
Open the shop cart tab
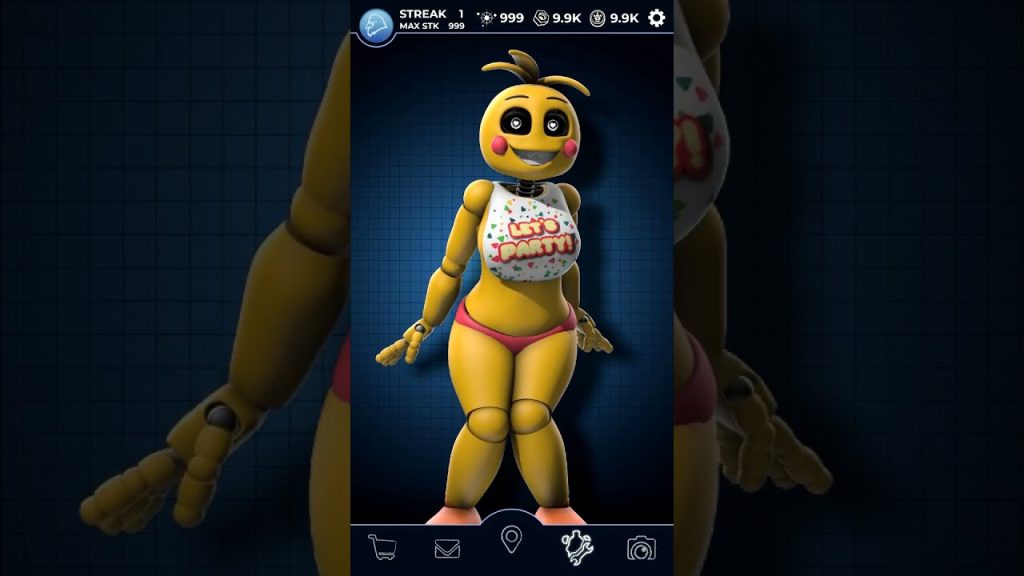382,547
